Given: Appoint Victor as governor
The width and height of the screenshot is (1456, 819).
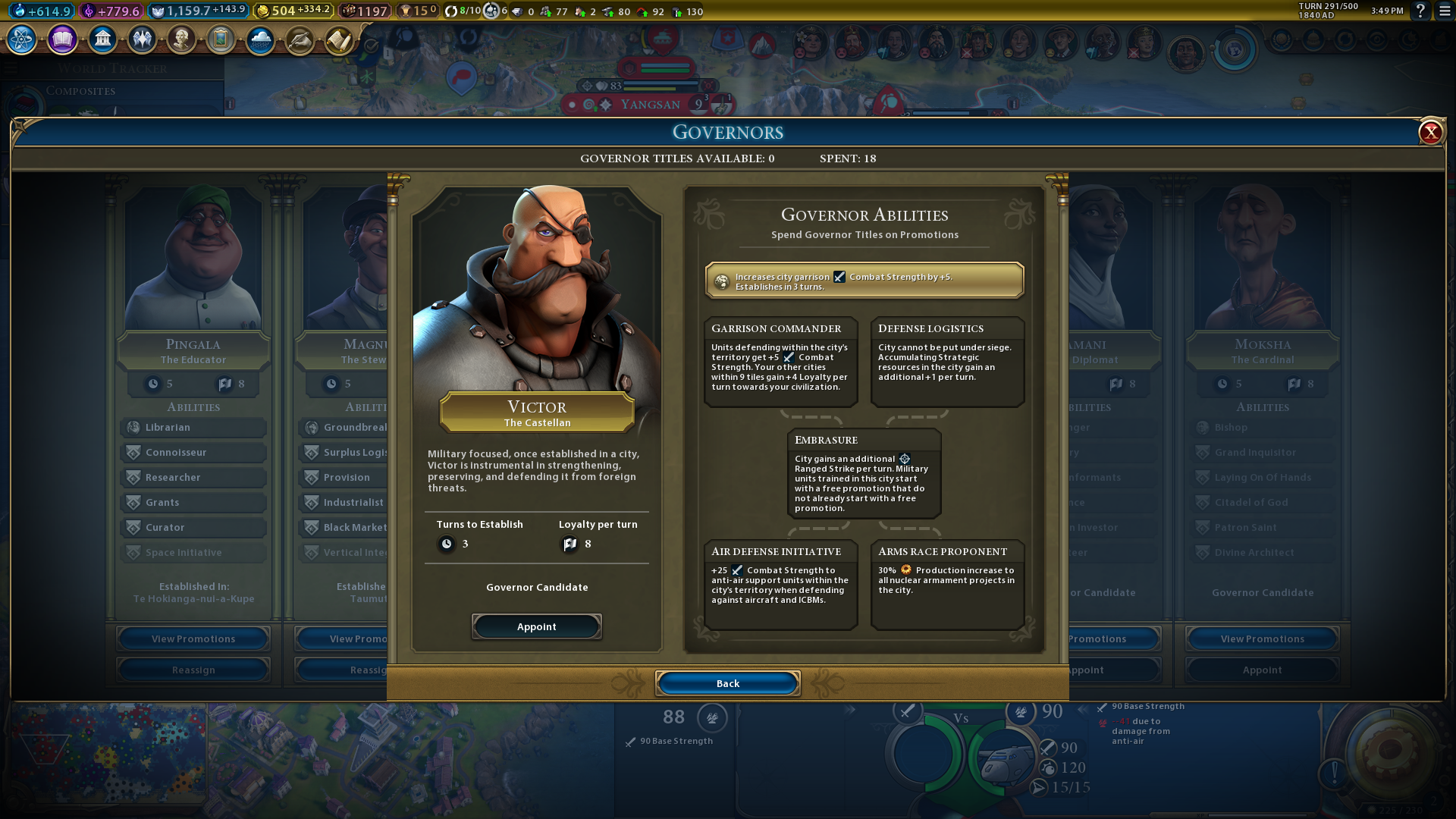Looking at the screenshot, I should pyautogui.click(x=536, y=626).
